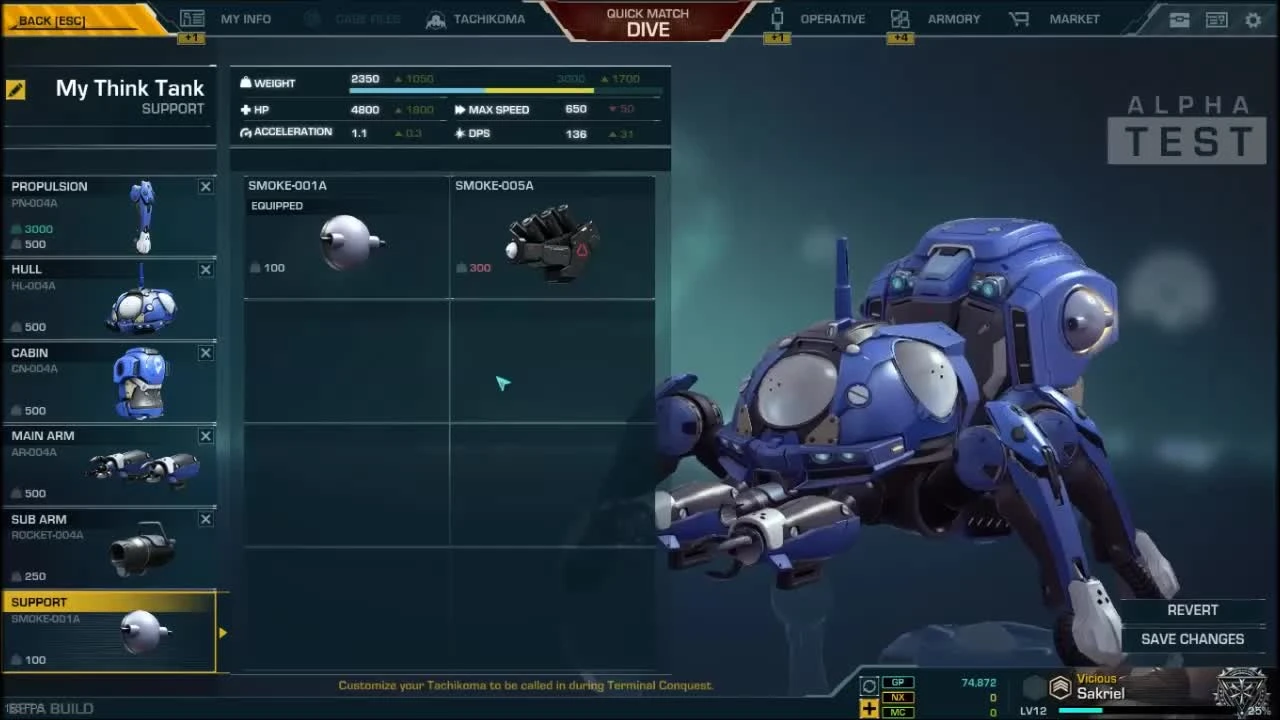Click SAVE CHANGES
The image size is (1280, 720).
point(1192,639)
